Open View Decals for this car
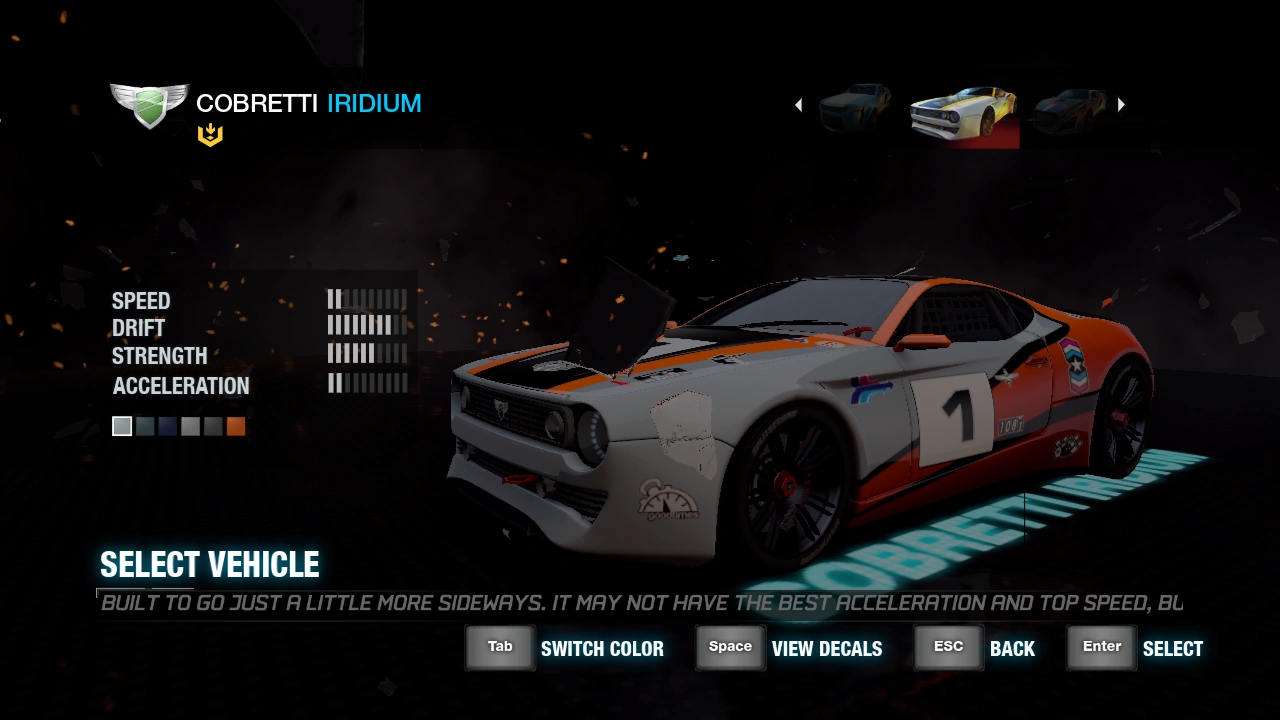 [789, 648]
